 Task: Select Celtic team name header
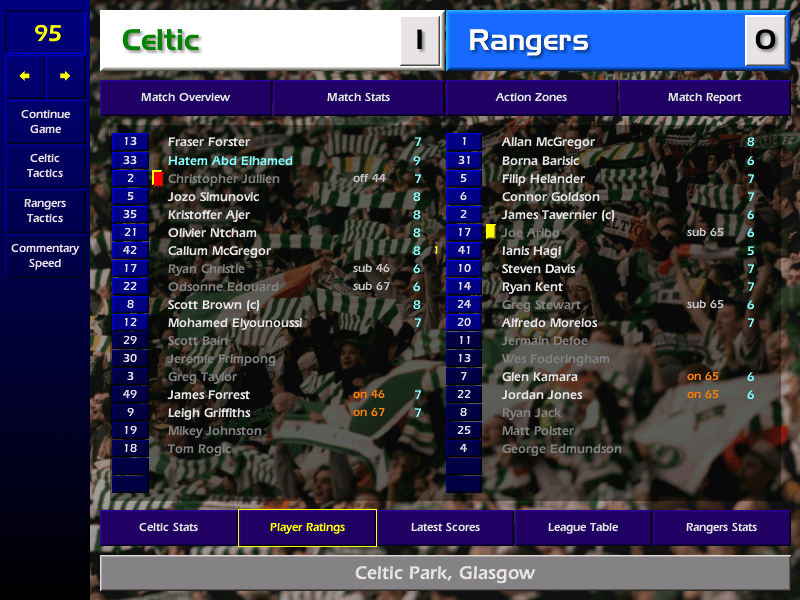tap(250, 41)
